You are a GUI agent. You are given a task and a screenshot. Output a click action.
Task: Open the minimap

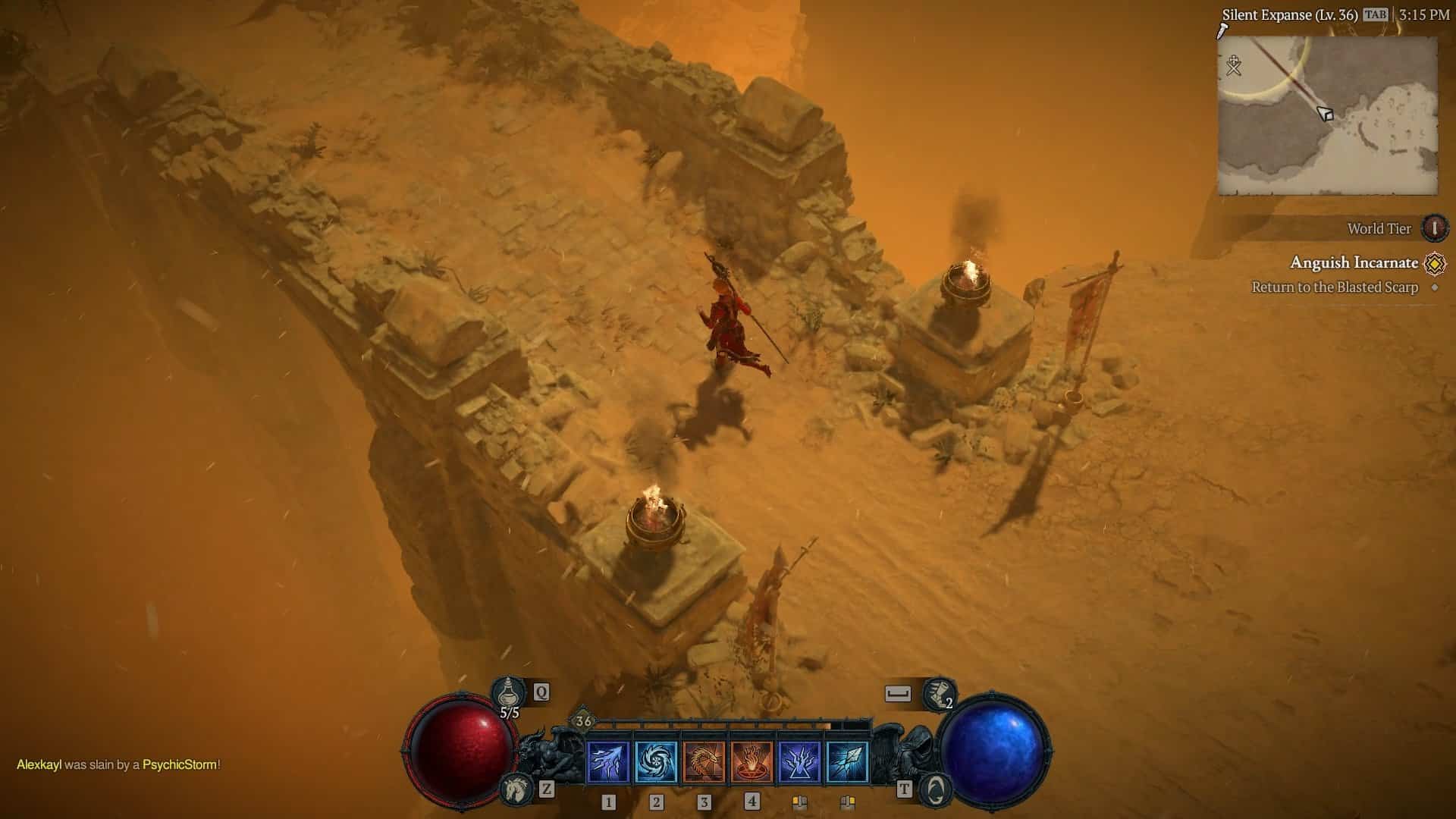[x=1327, y=116]
